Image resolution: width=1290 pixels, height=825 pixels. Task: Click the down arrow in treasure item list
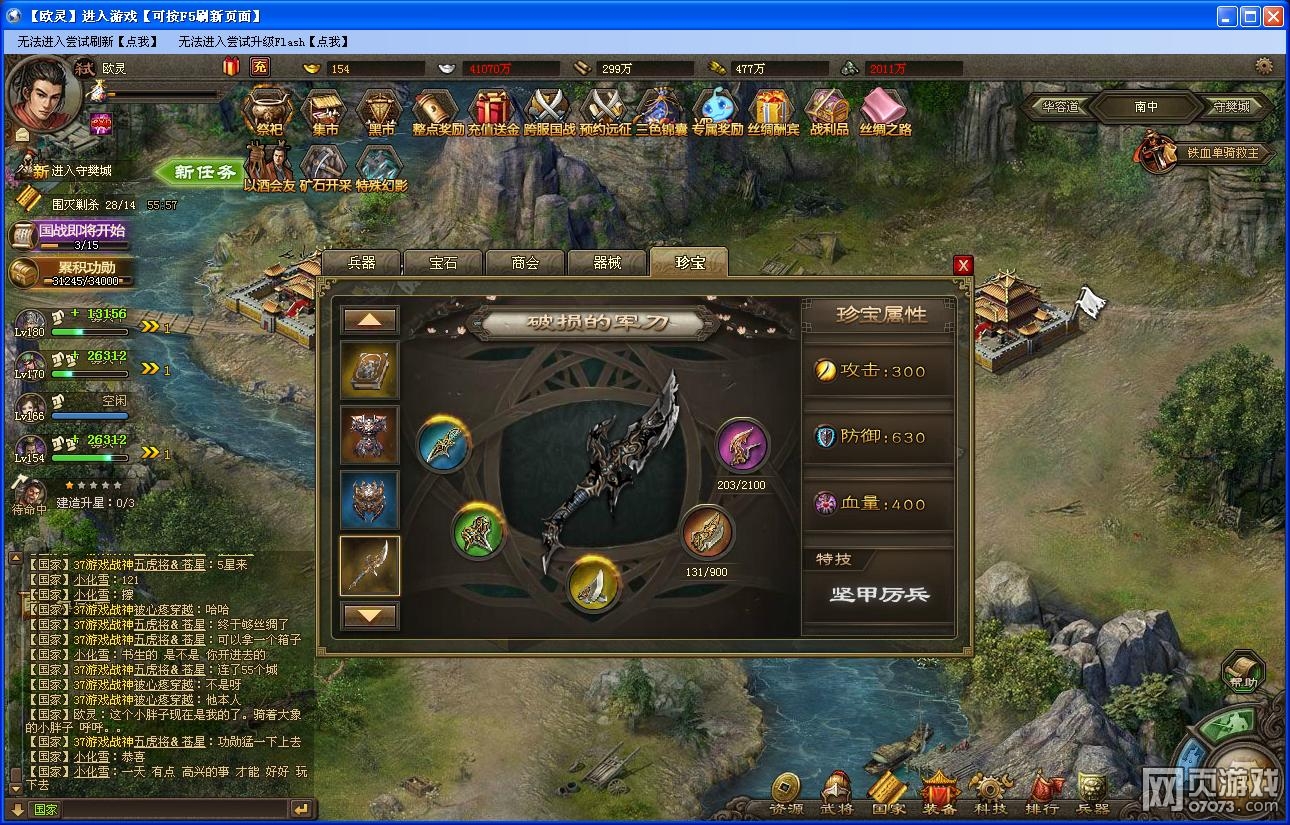[x=369, y=617]
